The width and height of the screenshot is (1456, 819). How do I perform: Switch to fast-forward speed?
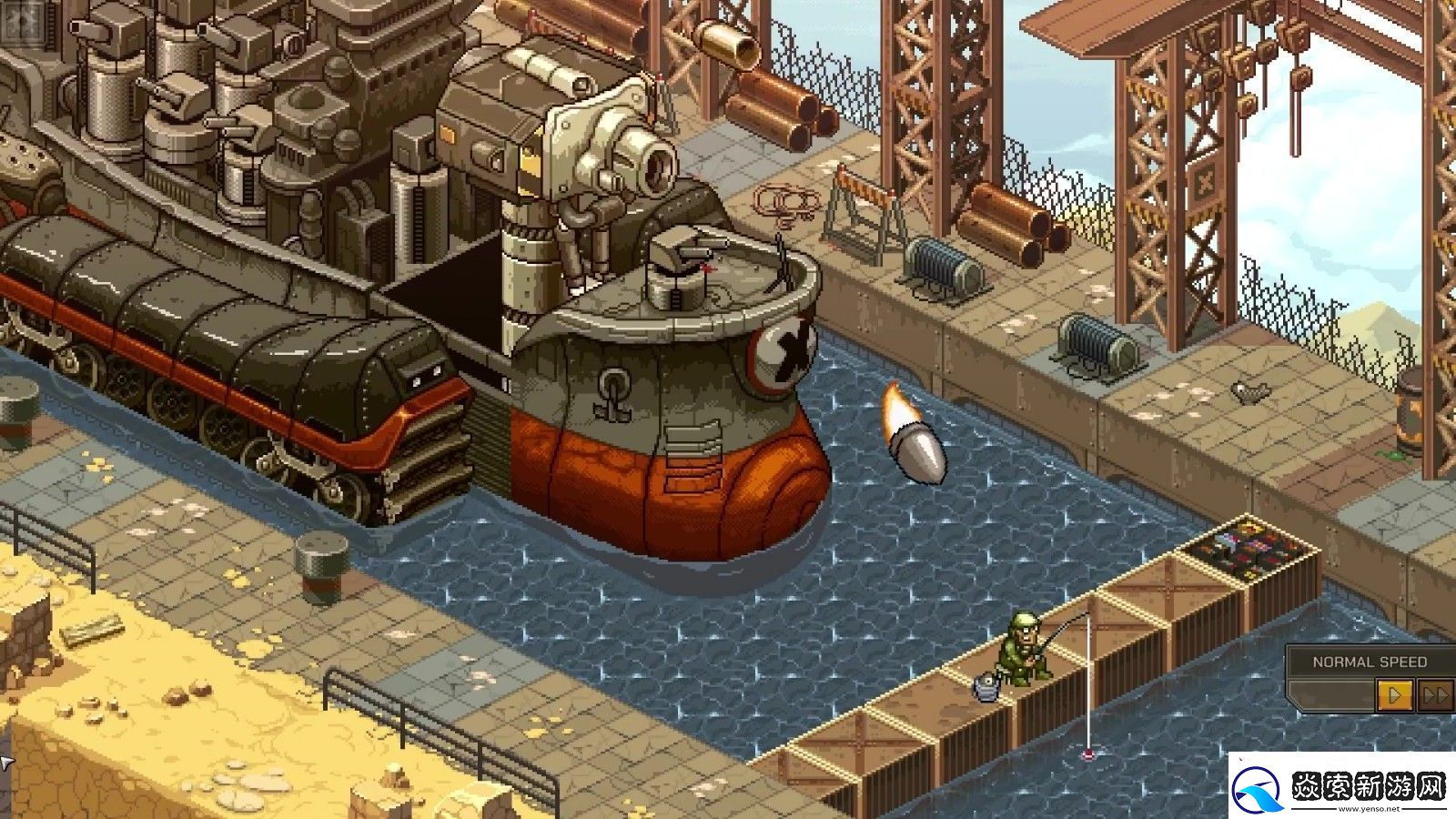(x=1435, y=696)
